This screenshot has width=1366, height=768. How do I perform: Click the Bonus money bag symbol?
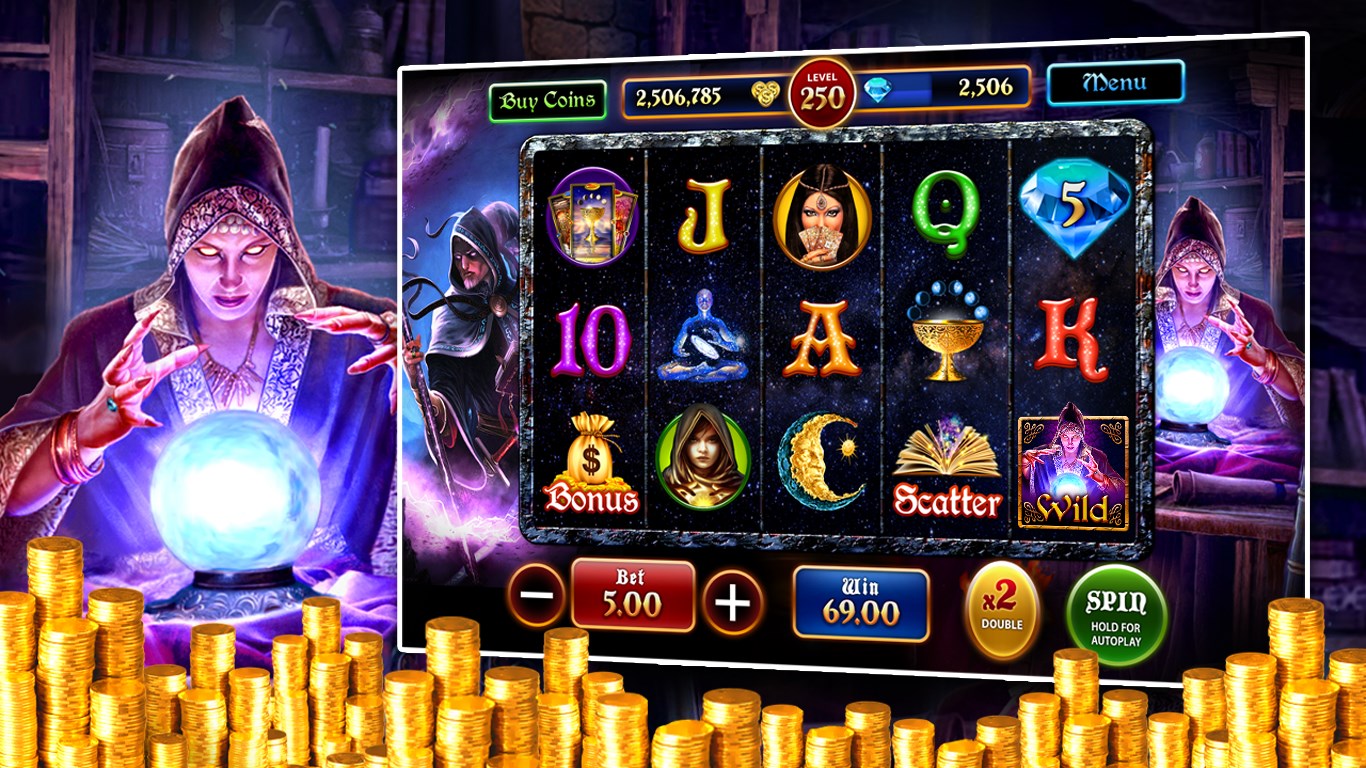tap(594, 459)
